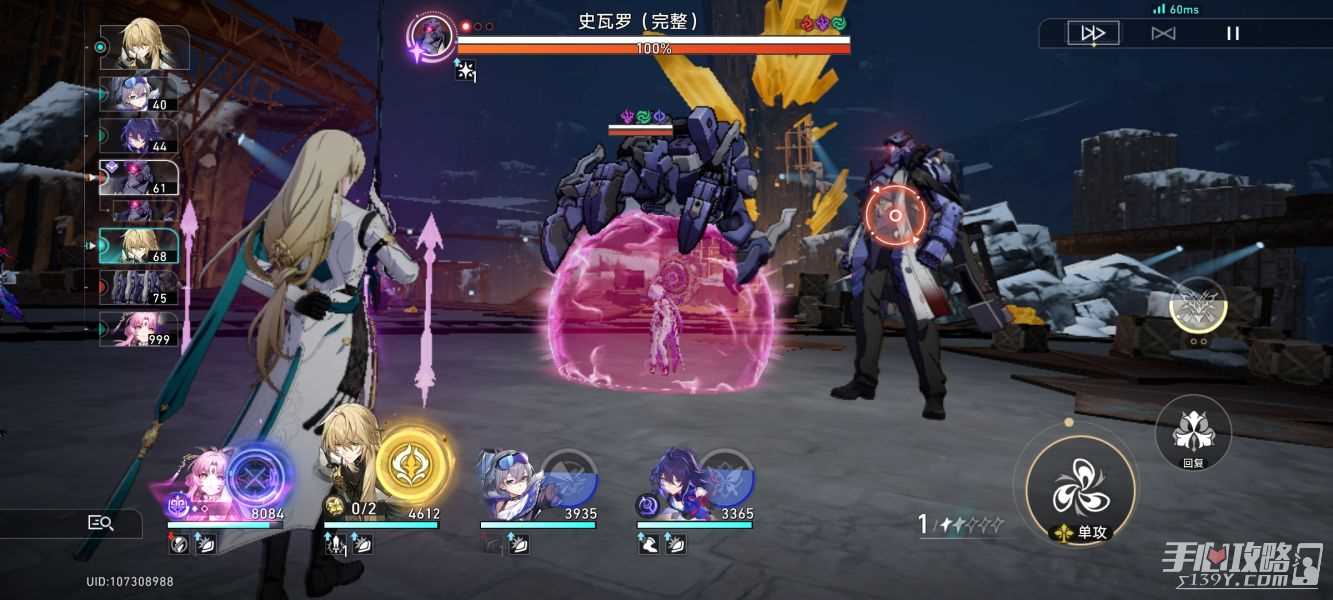The height and width of the screenshot is (600, 1333).
Task: Pause the battle
Action: [x=1233, y=34]
